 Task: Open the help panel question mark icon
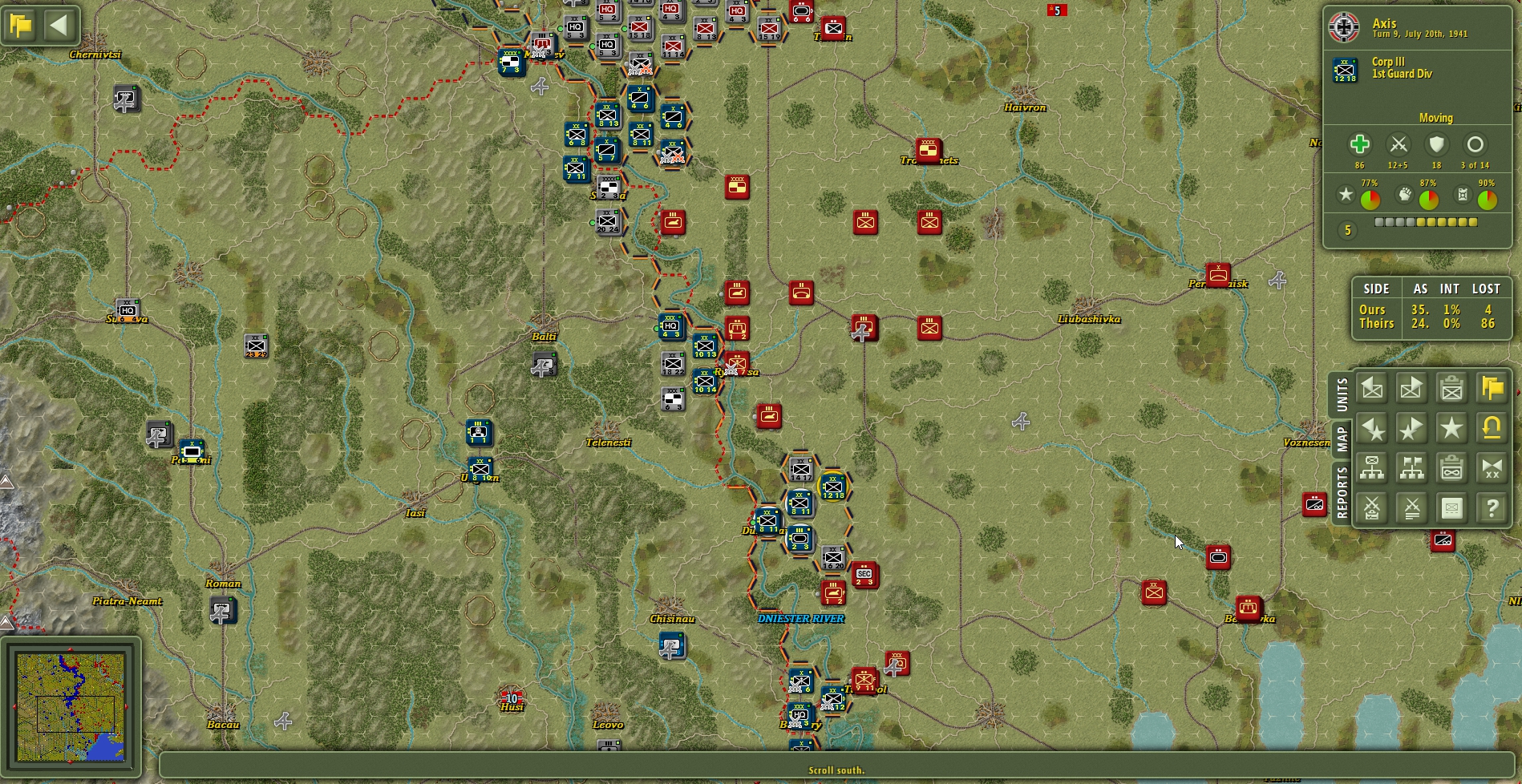[1491, 507]
